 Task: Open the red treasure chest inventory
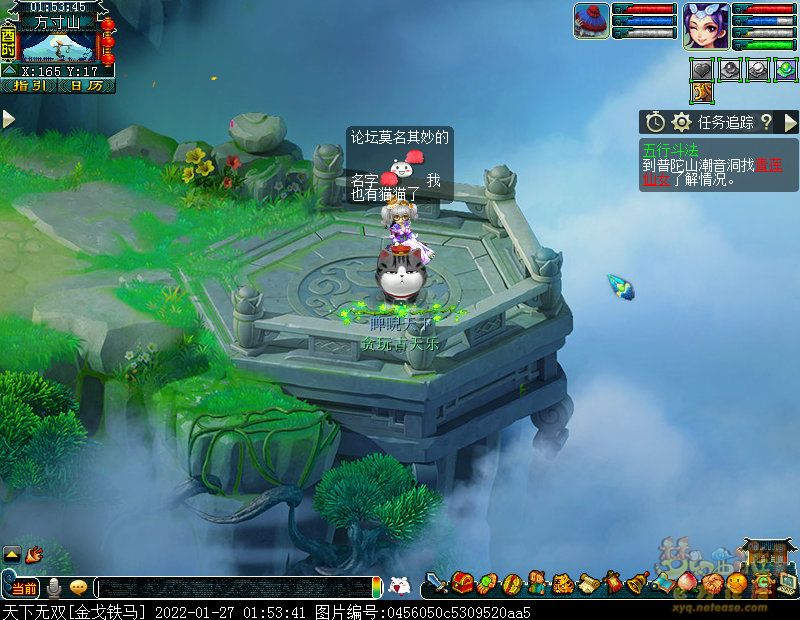(462, 583)
